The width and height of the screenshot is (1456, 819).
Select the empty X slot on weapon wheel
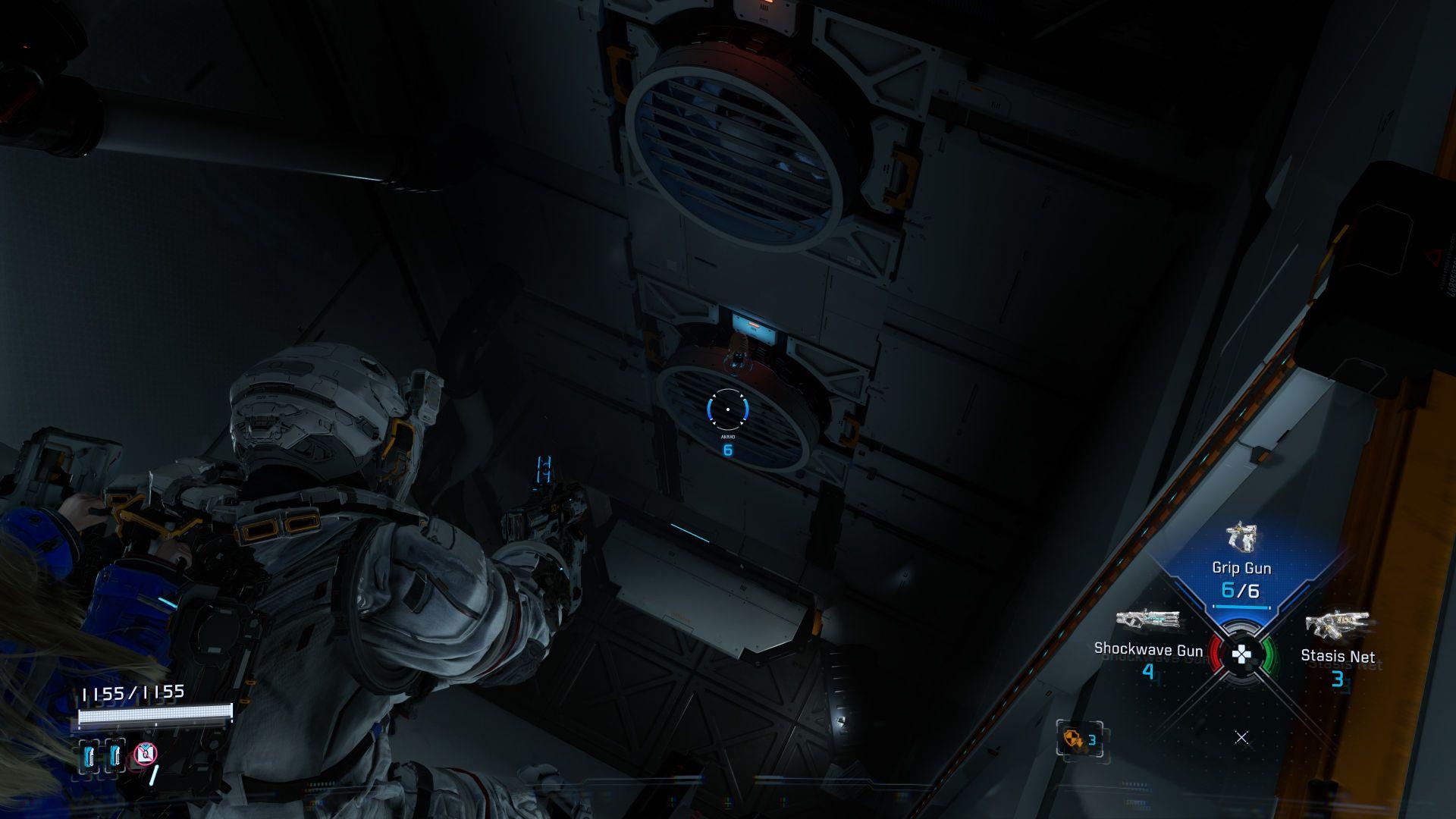coord(1241,737)
